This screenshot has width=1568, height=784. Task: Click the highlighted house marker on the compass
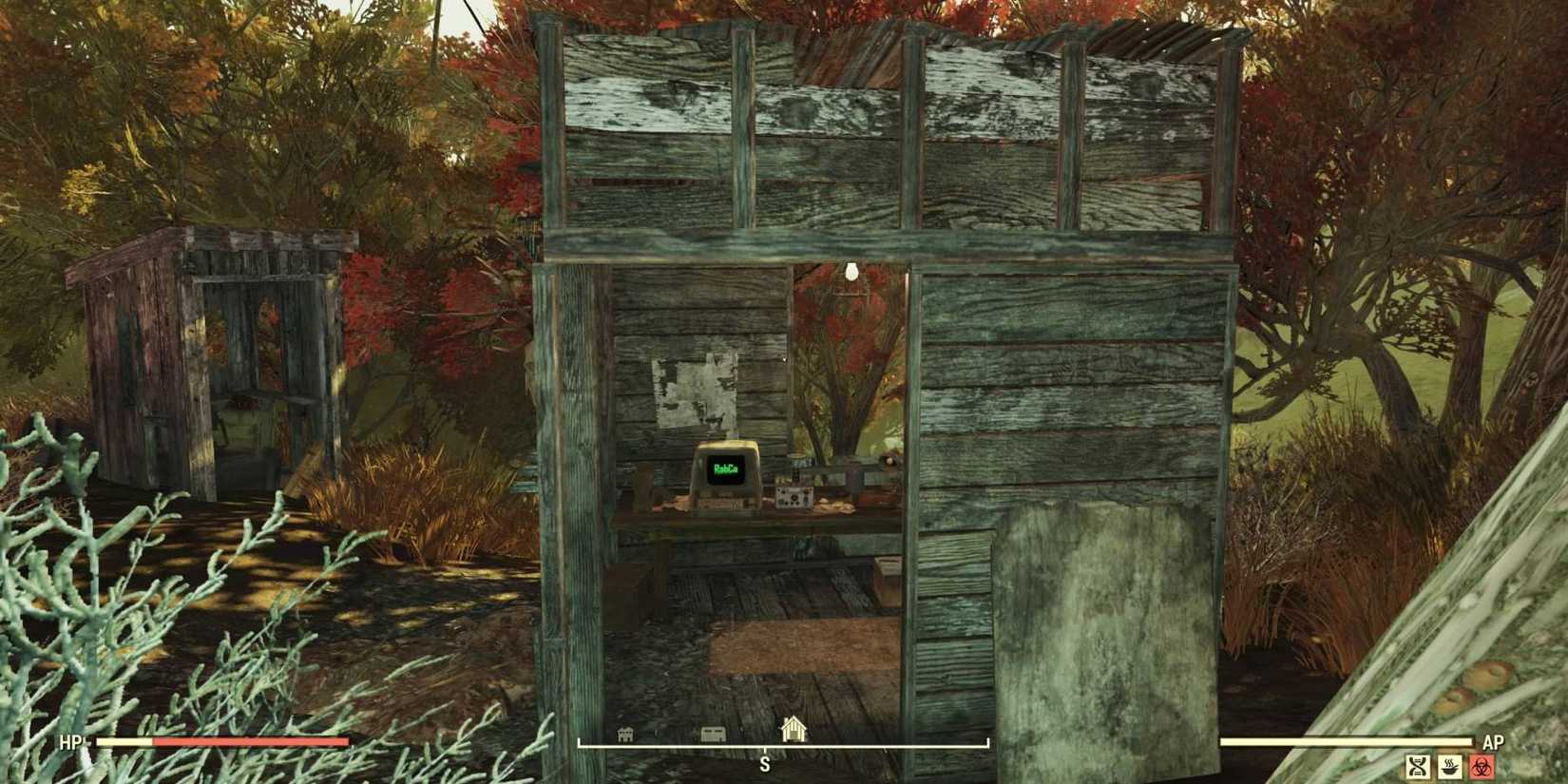click(794, 729)
